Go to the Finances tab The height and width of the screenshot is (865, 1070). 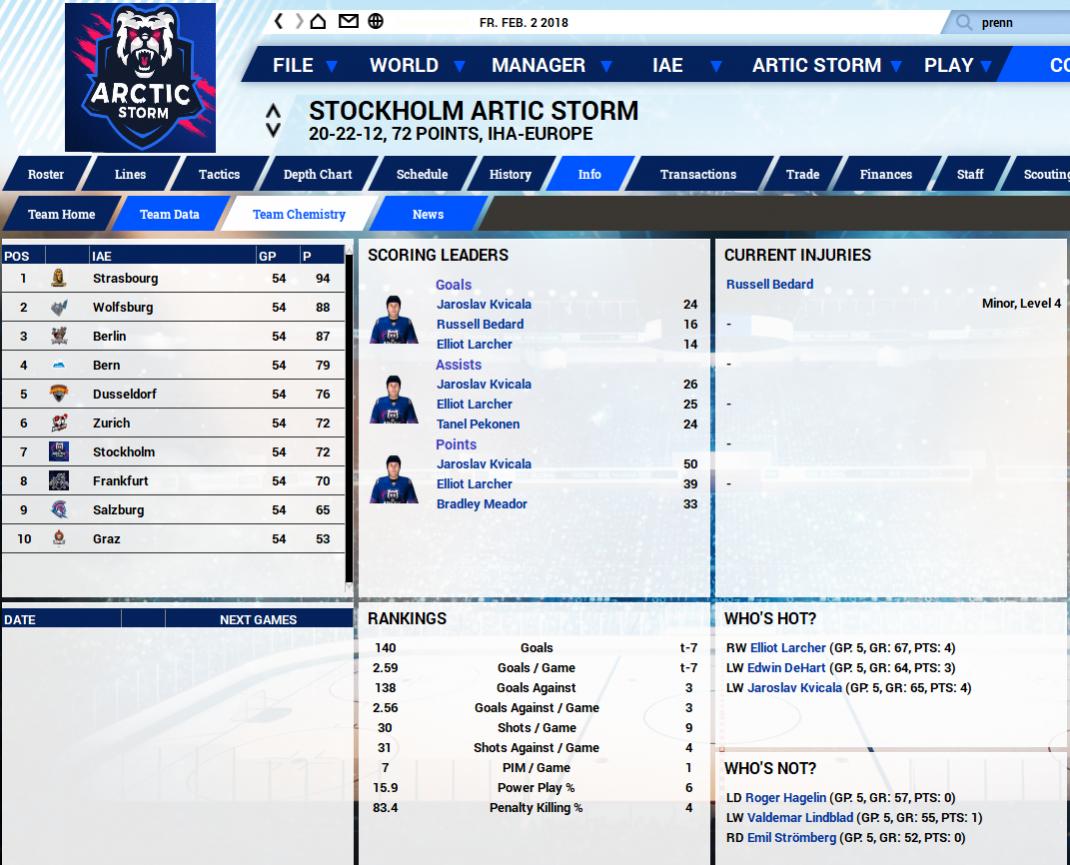click(x=886, y=174)
